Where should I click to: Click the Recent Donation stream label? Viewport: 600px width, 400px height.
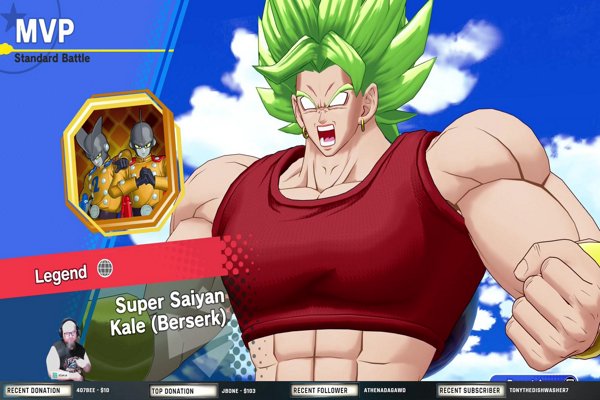pyautogui.click(x=33, y=390)
